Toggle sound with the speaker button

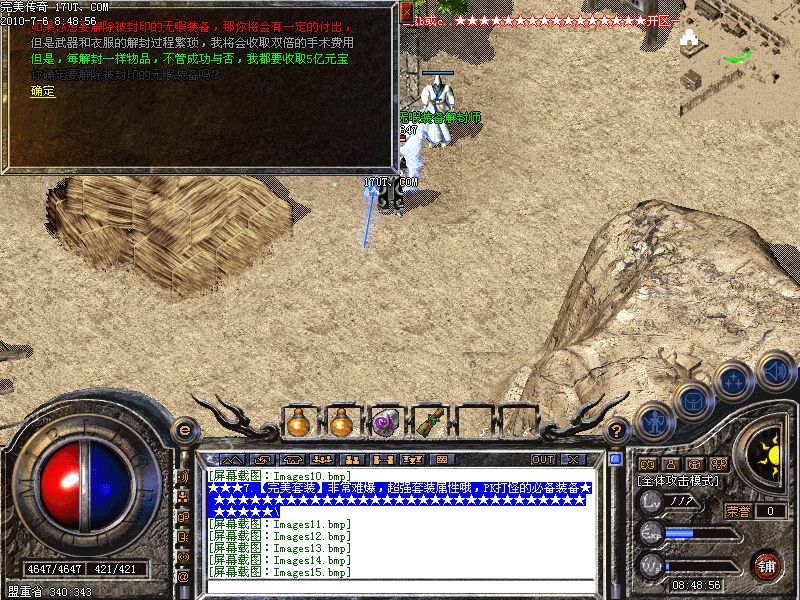[775, 369]
